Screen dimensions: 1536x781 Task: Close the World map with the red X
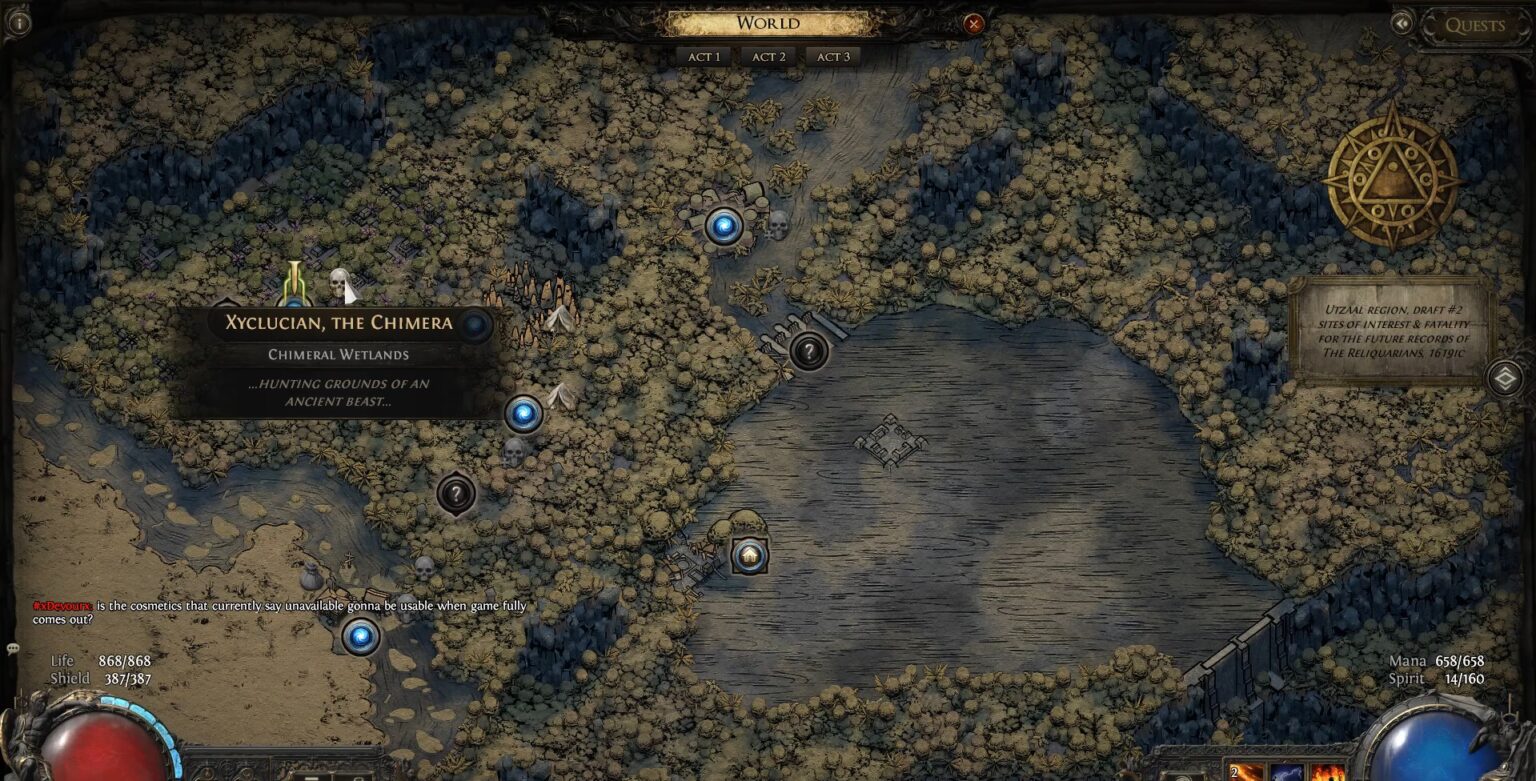tap(973, 25)
